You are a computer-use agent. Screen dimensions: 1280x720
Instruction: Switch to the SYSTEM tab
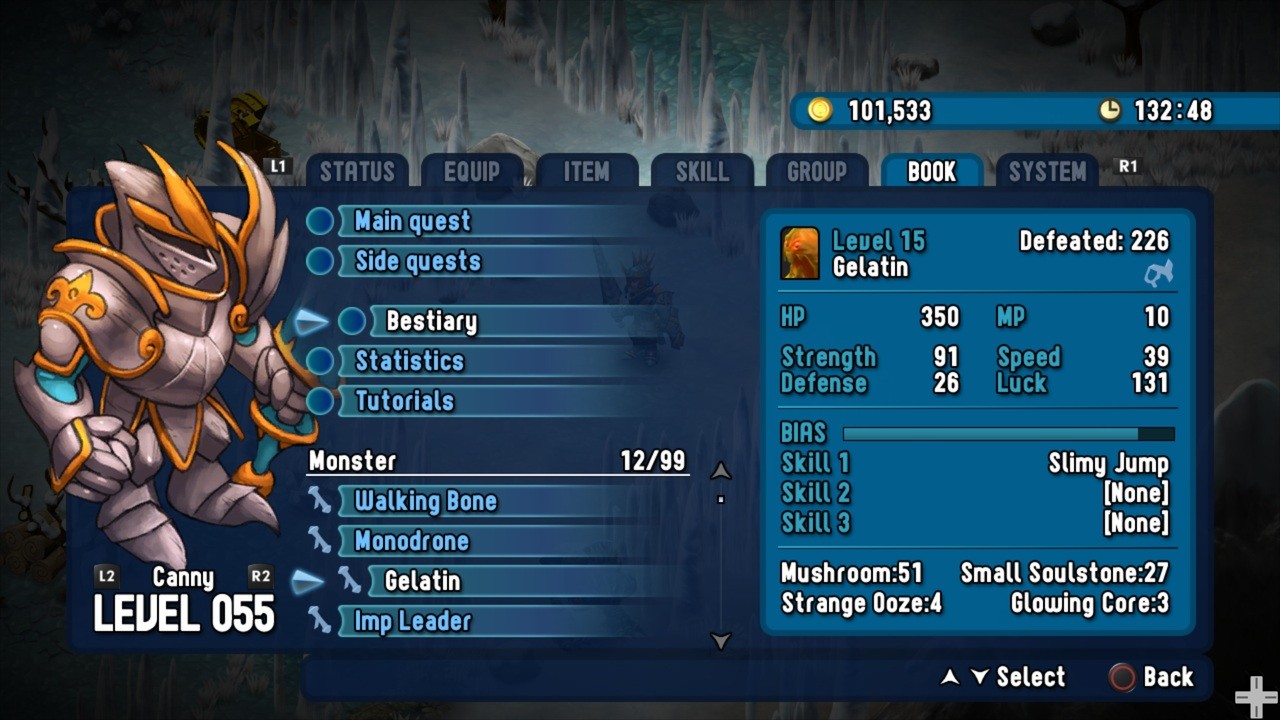coord(1047,171)
